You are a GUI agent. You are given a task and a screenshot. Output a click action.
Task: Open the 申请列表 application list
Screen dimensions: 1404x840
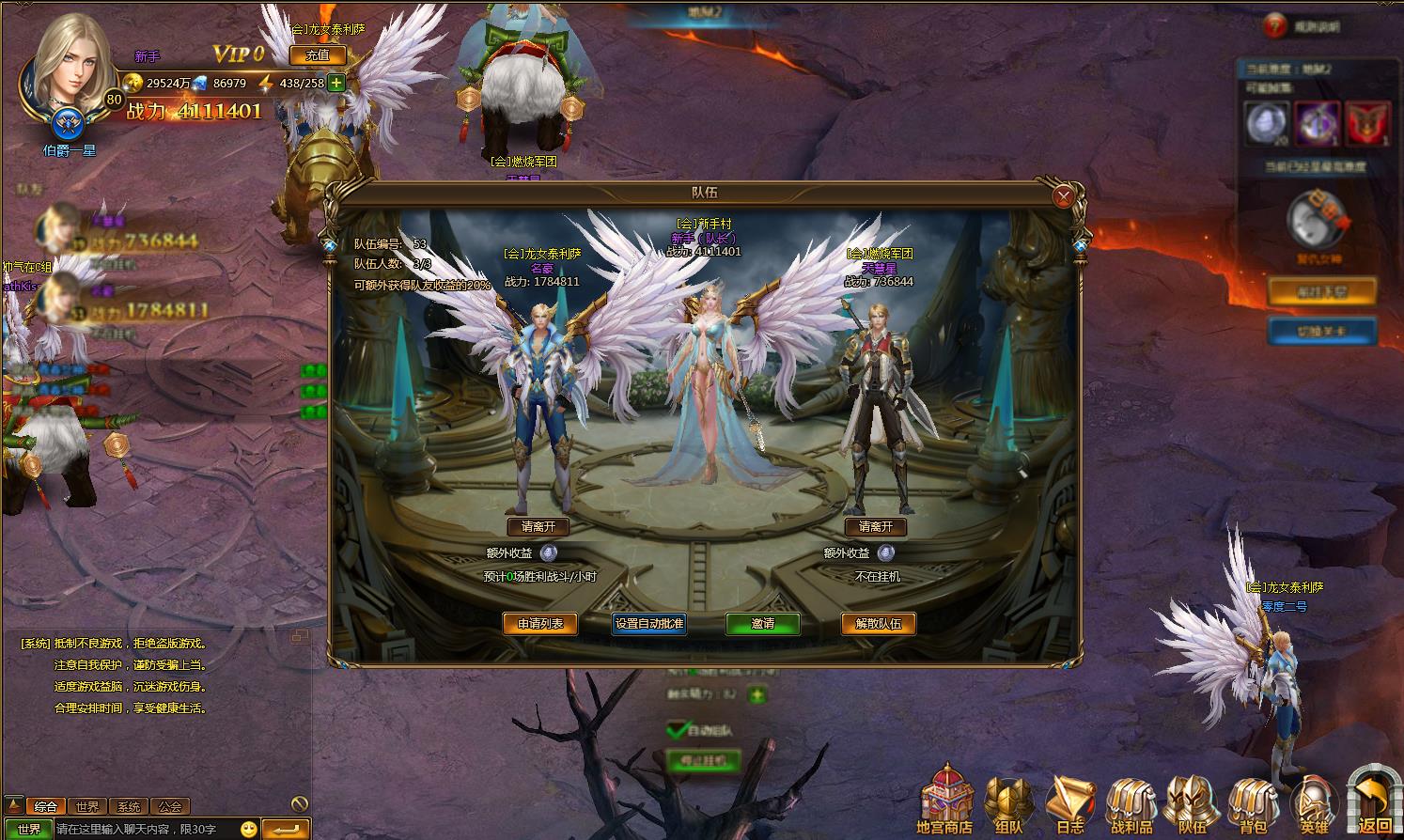pyautogui.click(x=539, y=624)
